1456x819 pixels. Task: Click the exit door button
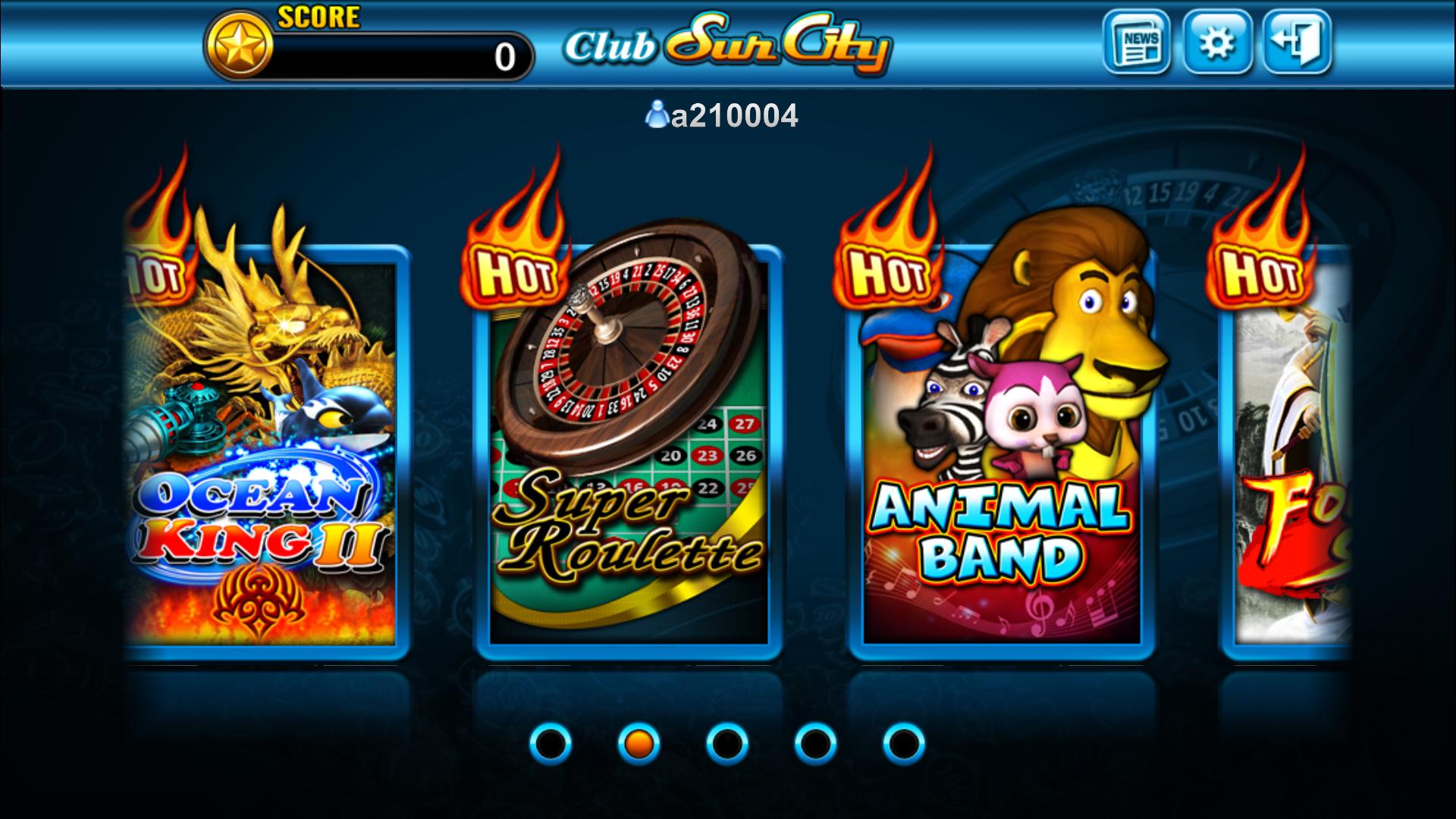coord(1297,42)
